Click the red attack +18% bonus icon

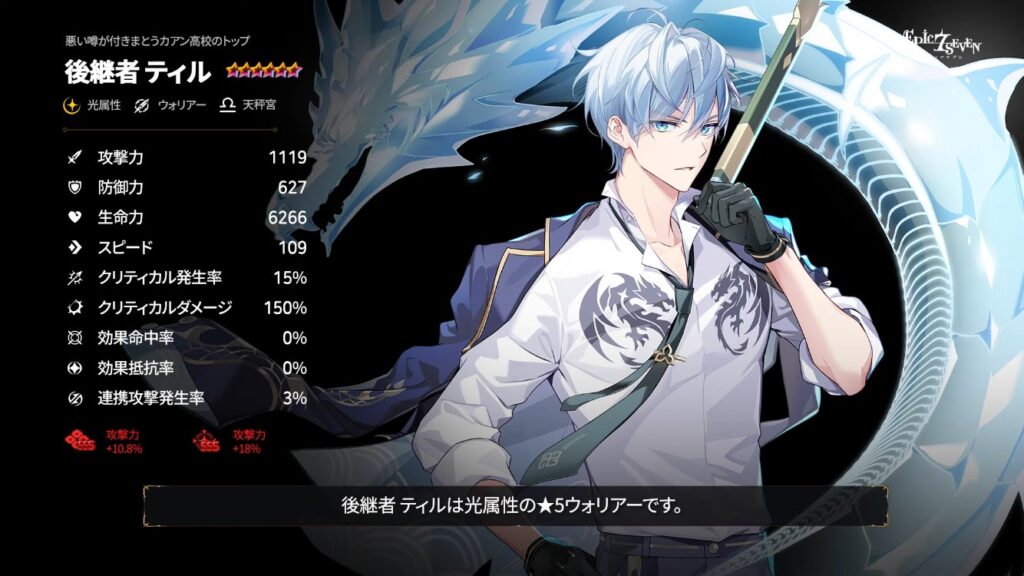click(205, 441)
